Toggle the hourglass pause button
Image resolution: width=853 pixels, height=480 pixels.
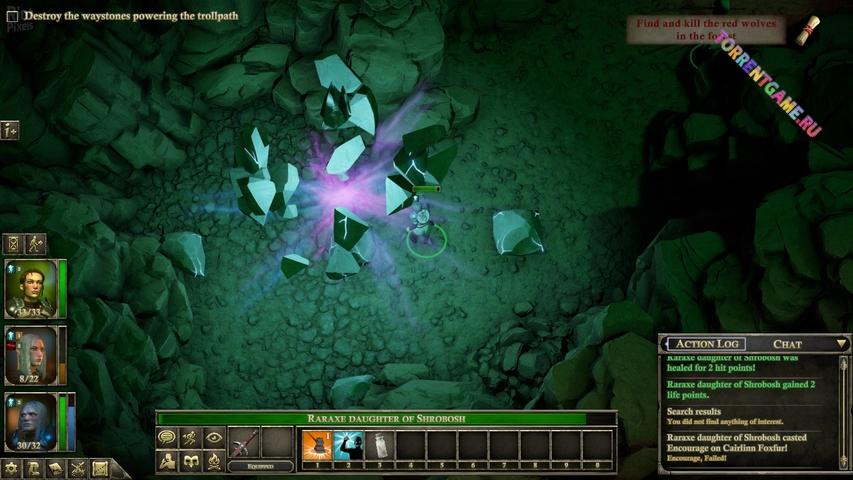13,243
